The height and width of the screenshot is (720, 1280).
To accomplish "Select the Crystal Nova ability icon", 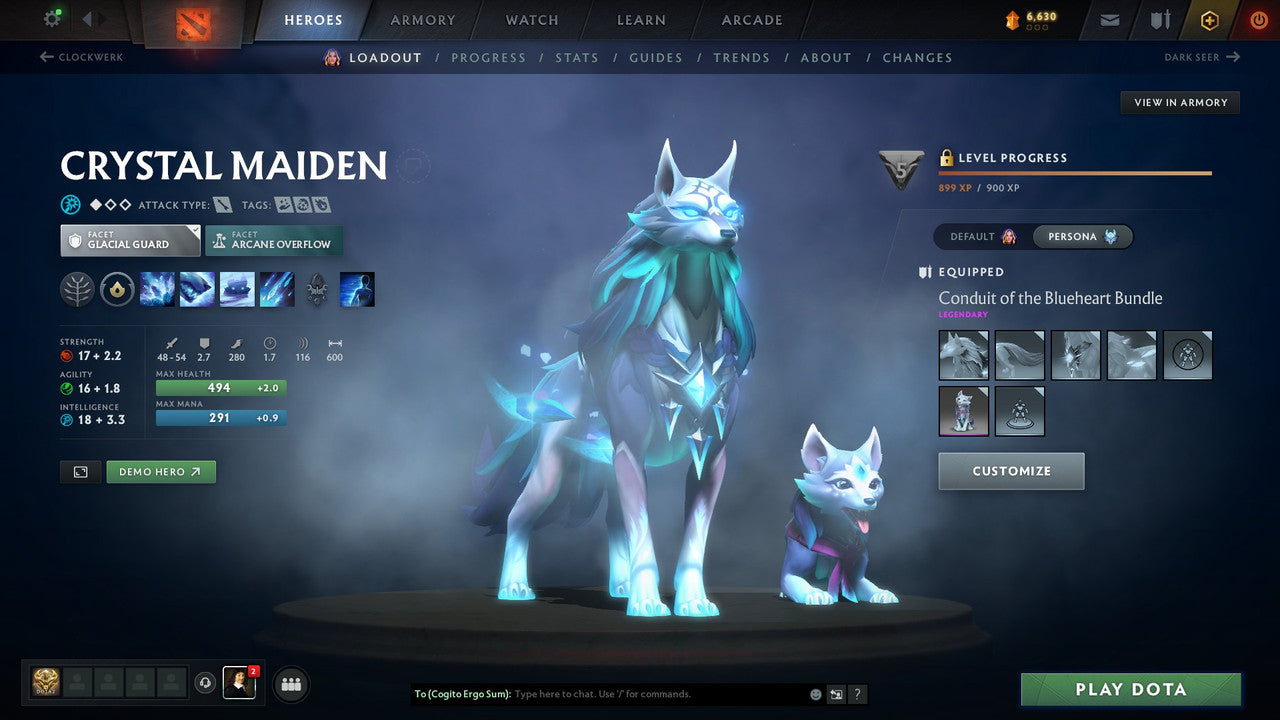I will tap(155, 289).
